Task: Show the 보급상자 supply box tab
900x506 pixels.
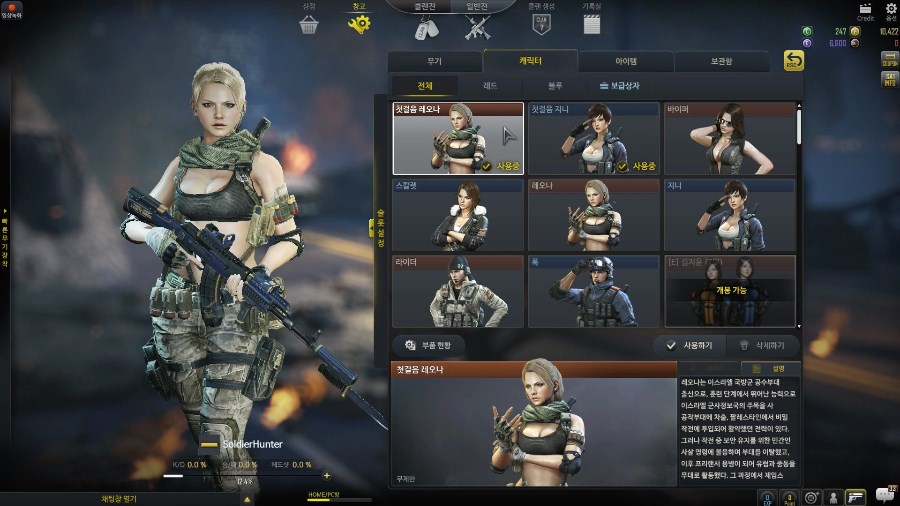Action: (x=624, y=86)
